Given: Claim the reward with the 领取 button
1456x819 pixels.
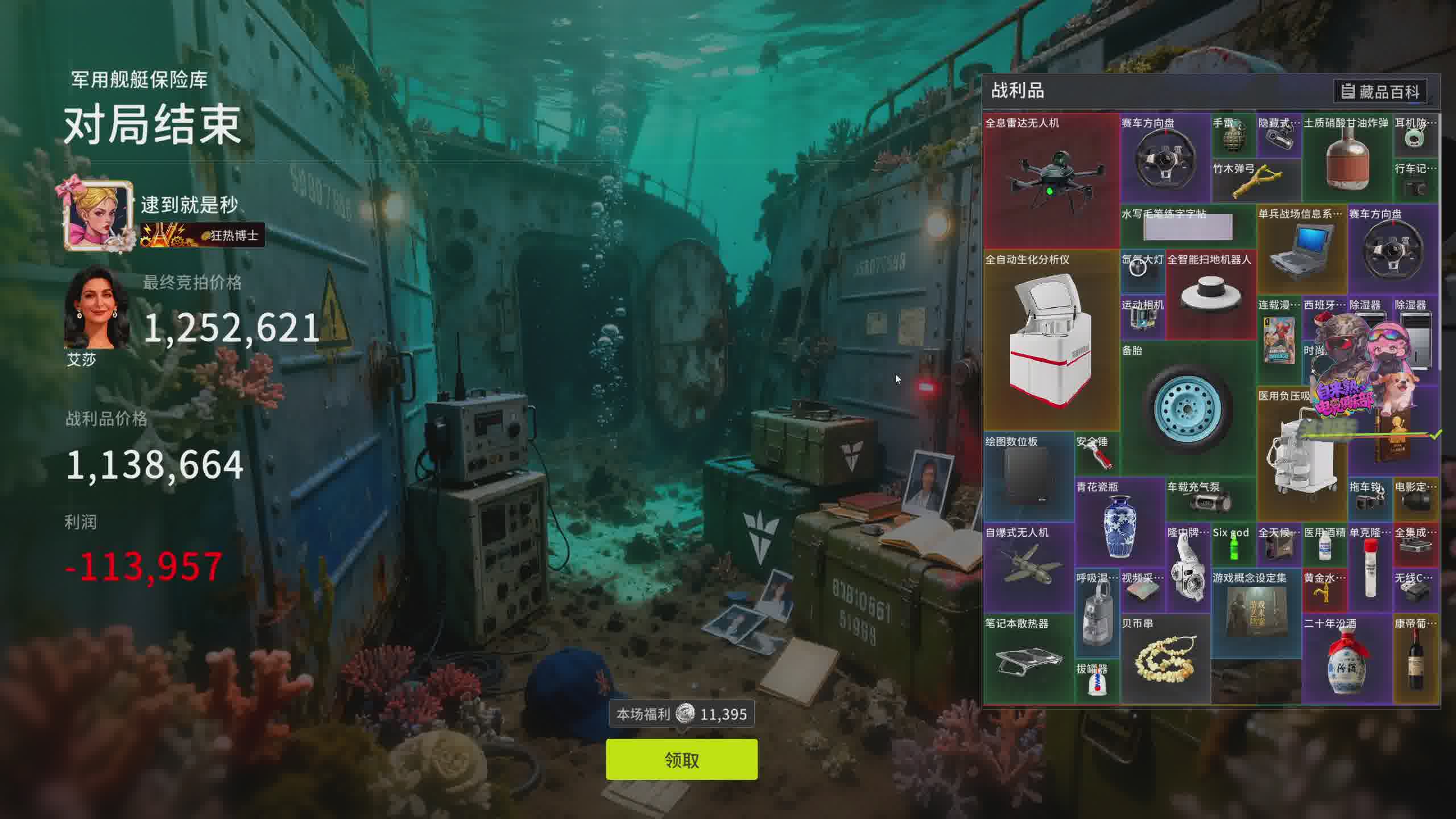Looking at the screenshot, I should pos(681,759).
